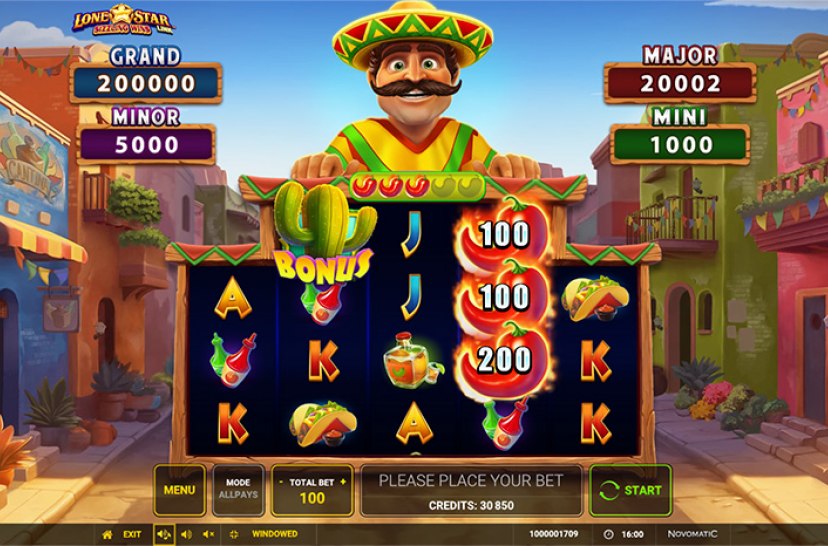Decrease total bet with the minus
The image size is (828, 546).
279,481
